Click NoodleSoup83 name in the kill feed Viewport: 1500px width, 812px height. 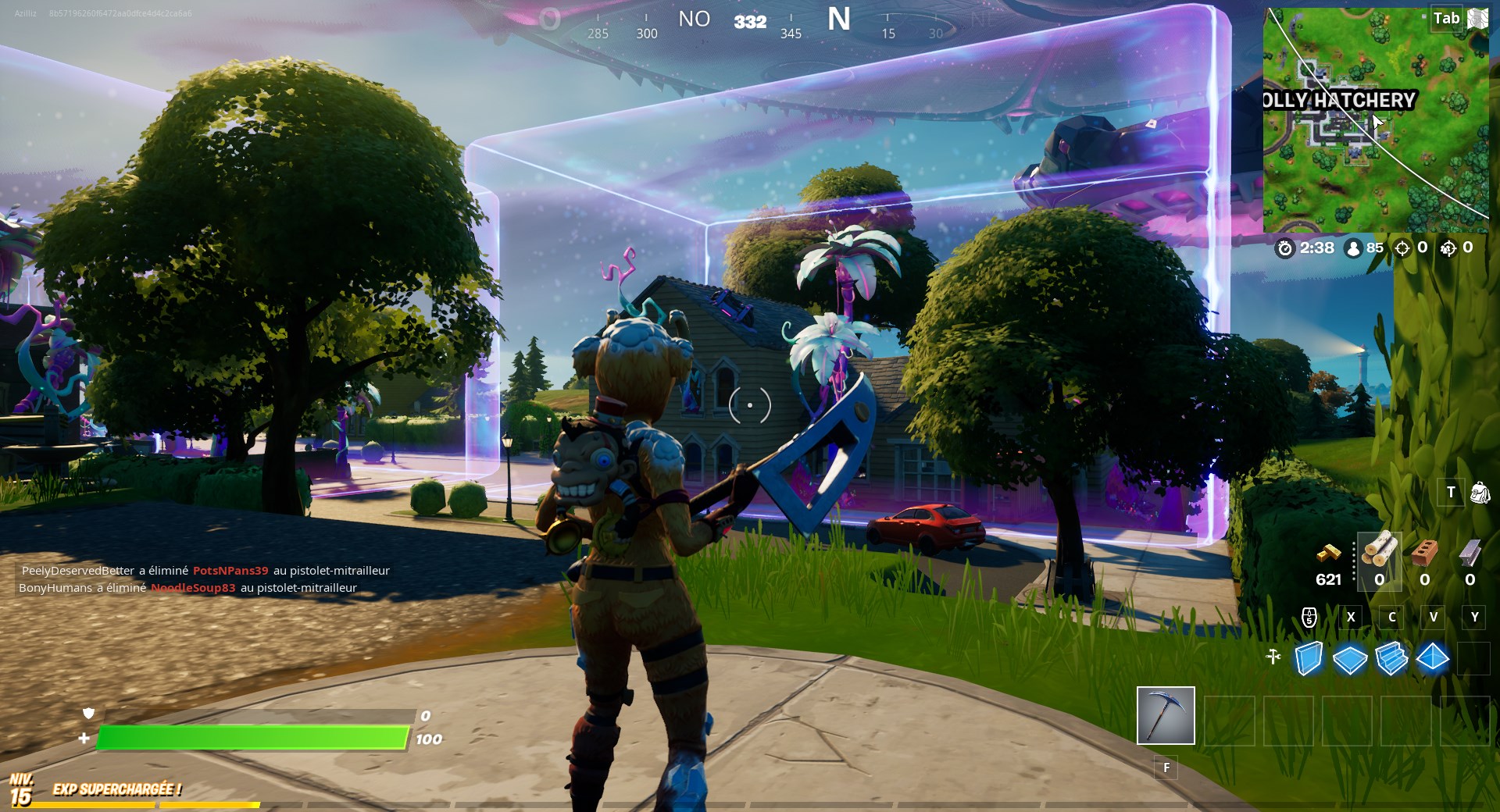[194, 588]
